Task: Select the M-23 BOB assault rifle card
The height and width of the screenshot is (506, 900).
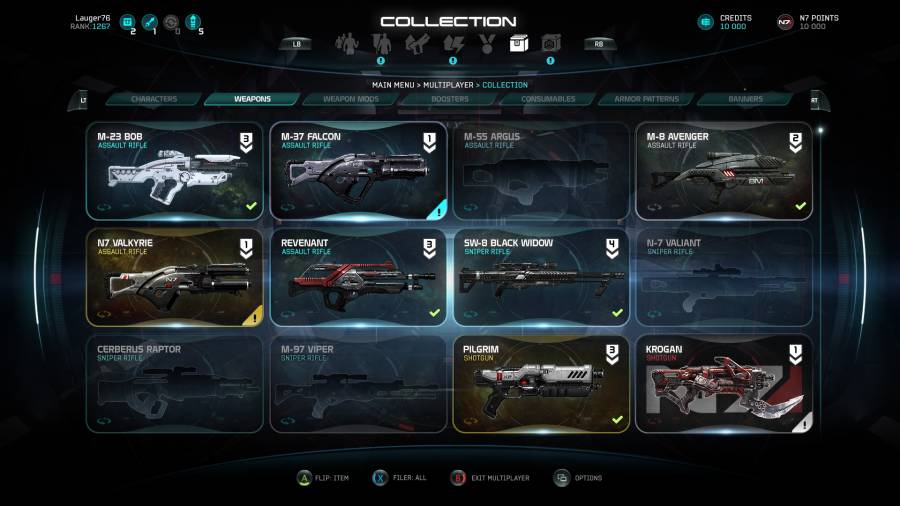Action: 175,171
